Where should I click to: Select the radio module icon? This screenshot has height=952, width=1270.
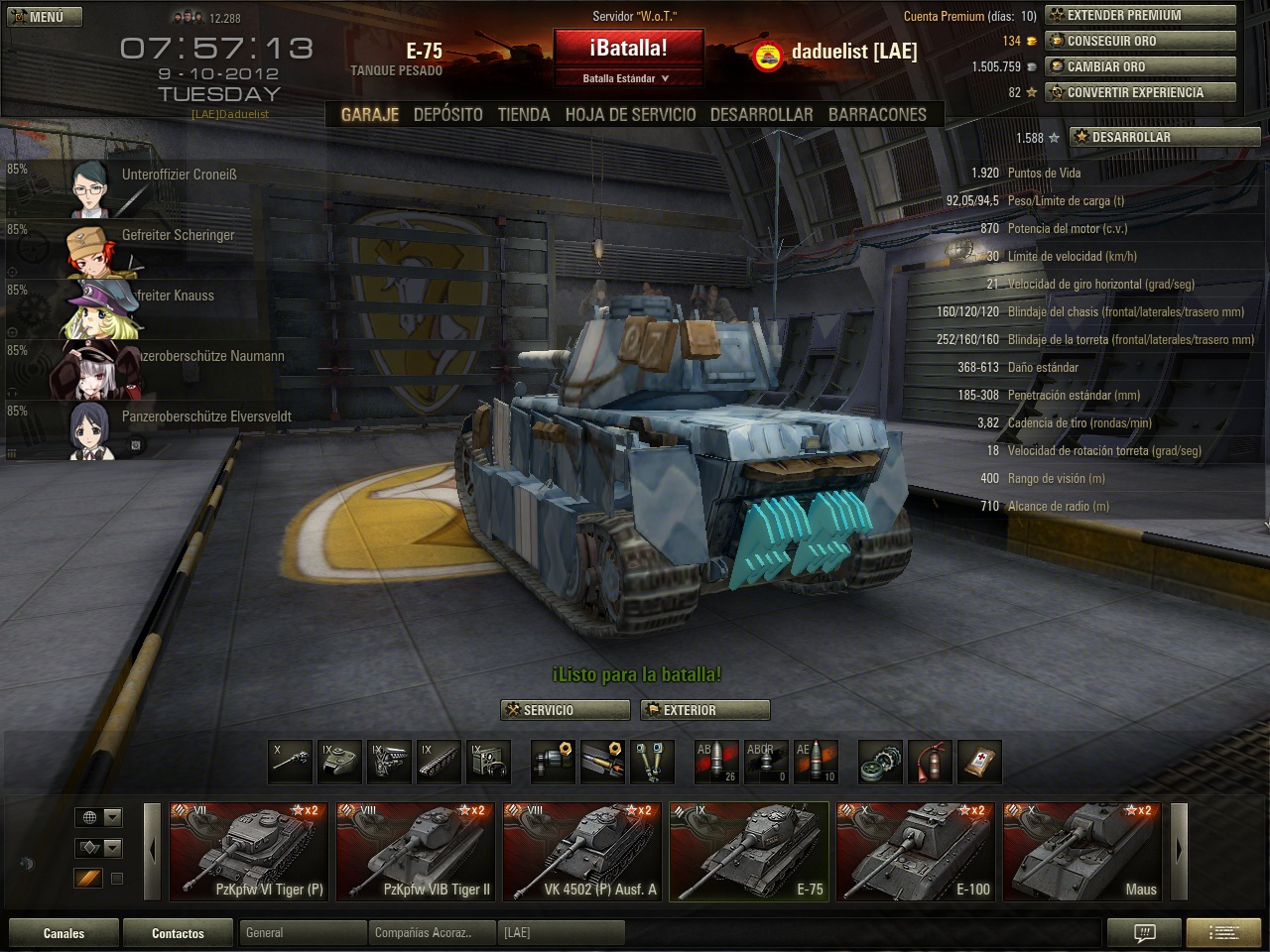coord(488,762)
